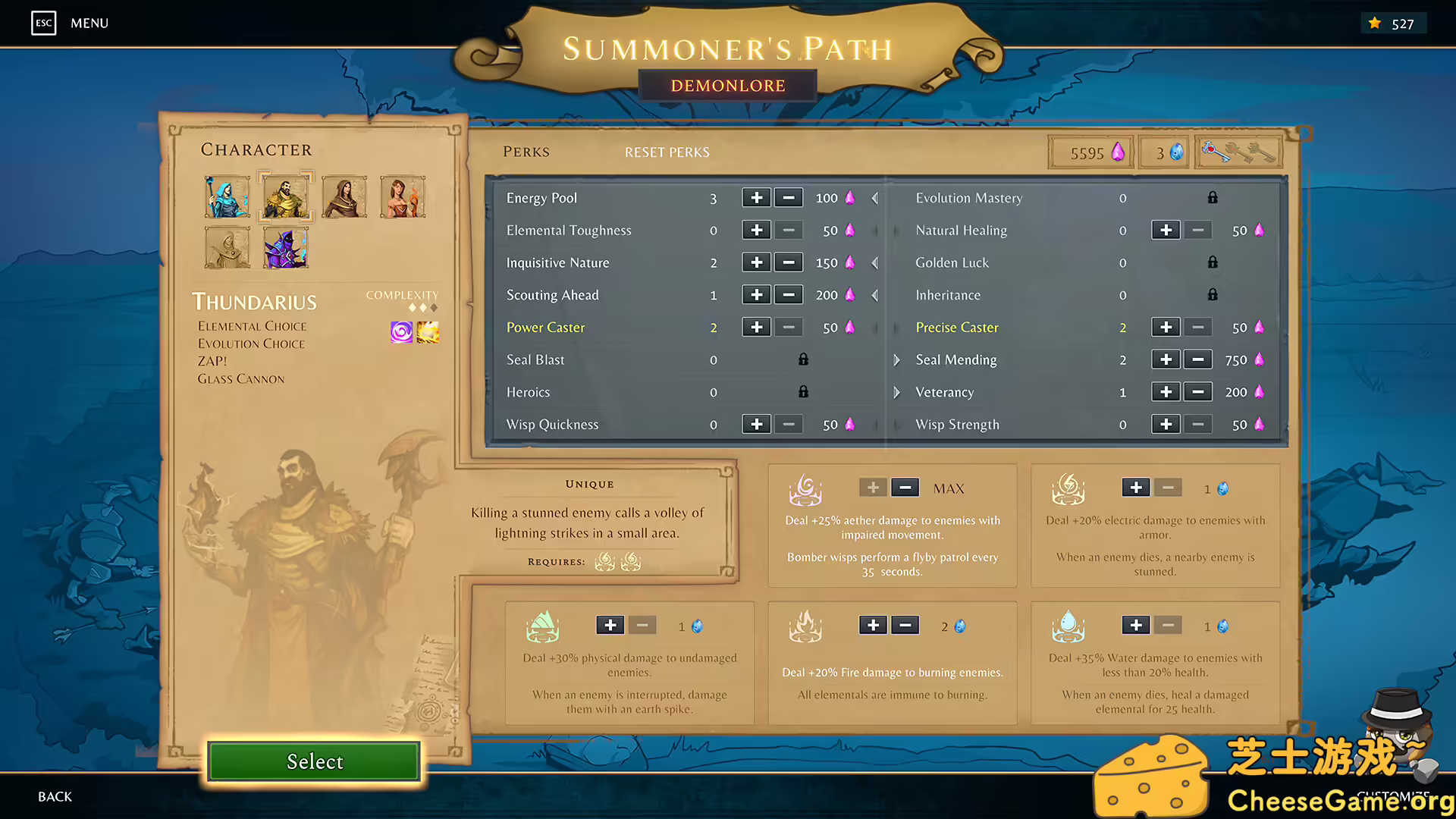Select the hooded purple character portrait
Image resolution: width=1456 pixels, height=819 pixels.
pyautogui.click(x=284, y=247)
